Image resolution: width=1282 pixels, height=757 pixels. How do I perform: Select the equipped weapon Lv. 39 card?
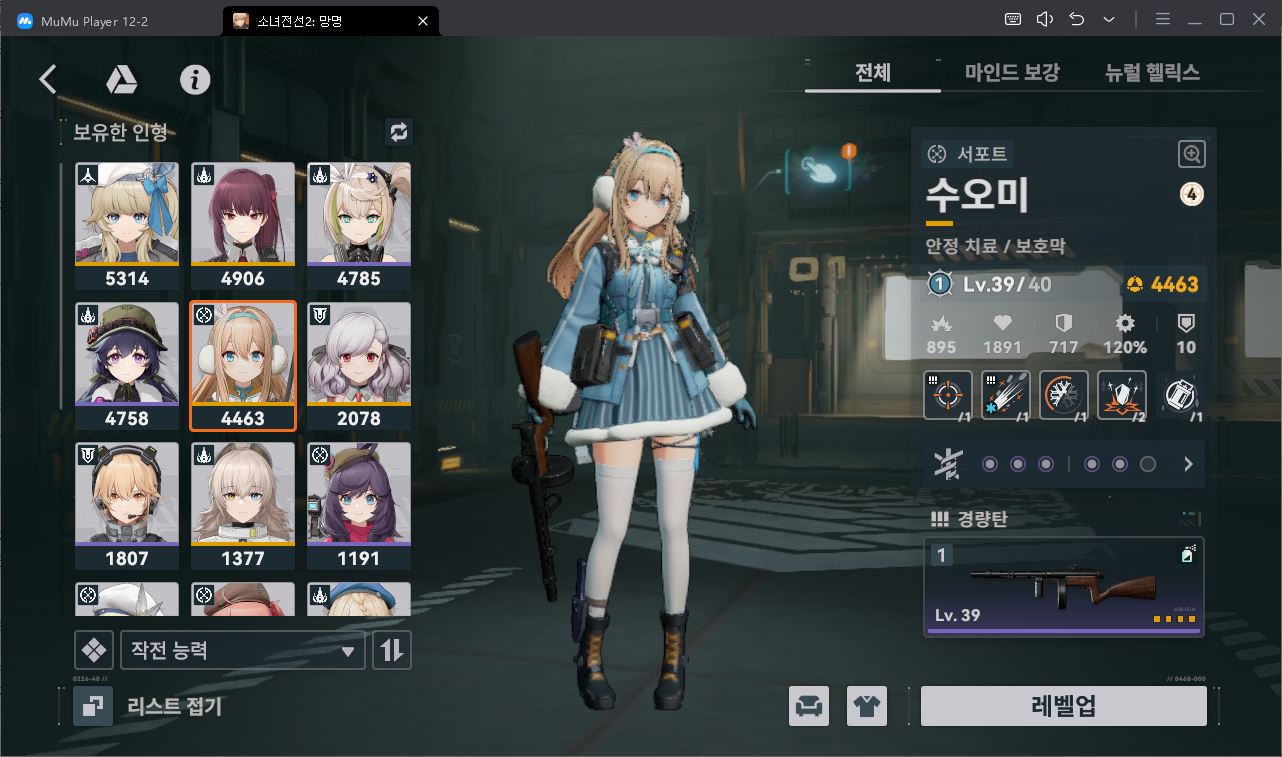coord(1063,586)
